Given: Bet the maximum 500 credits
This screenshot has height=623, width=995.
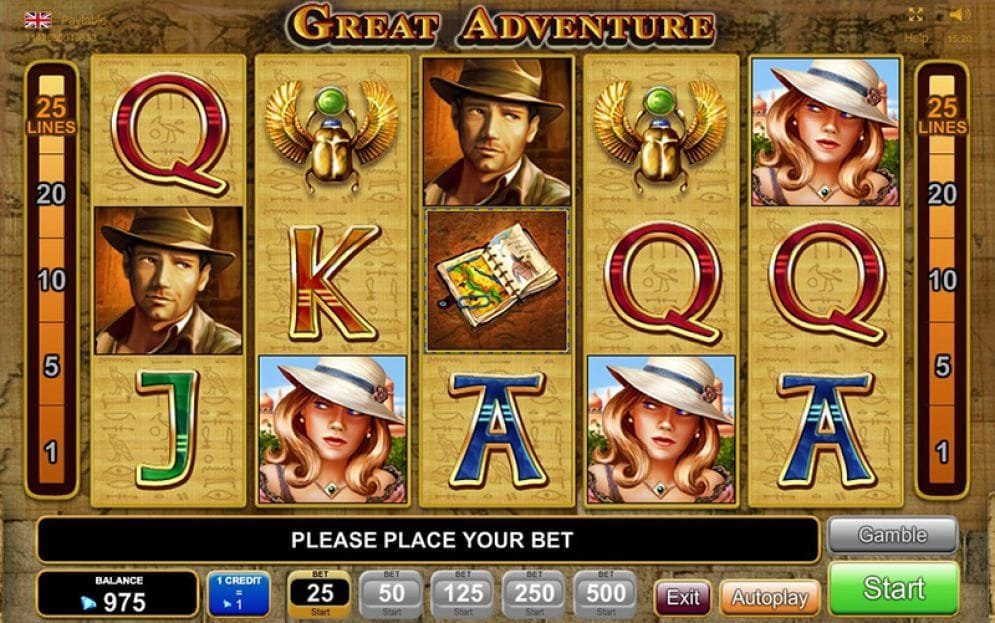Looking at the screenshot, I should [x=605, y=594].
